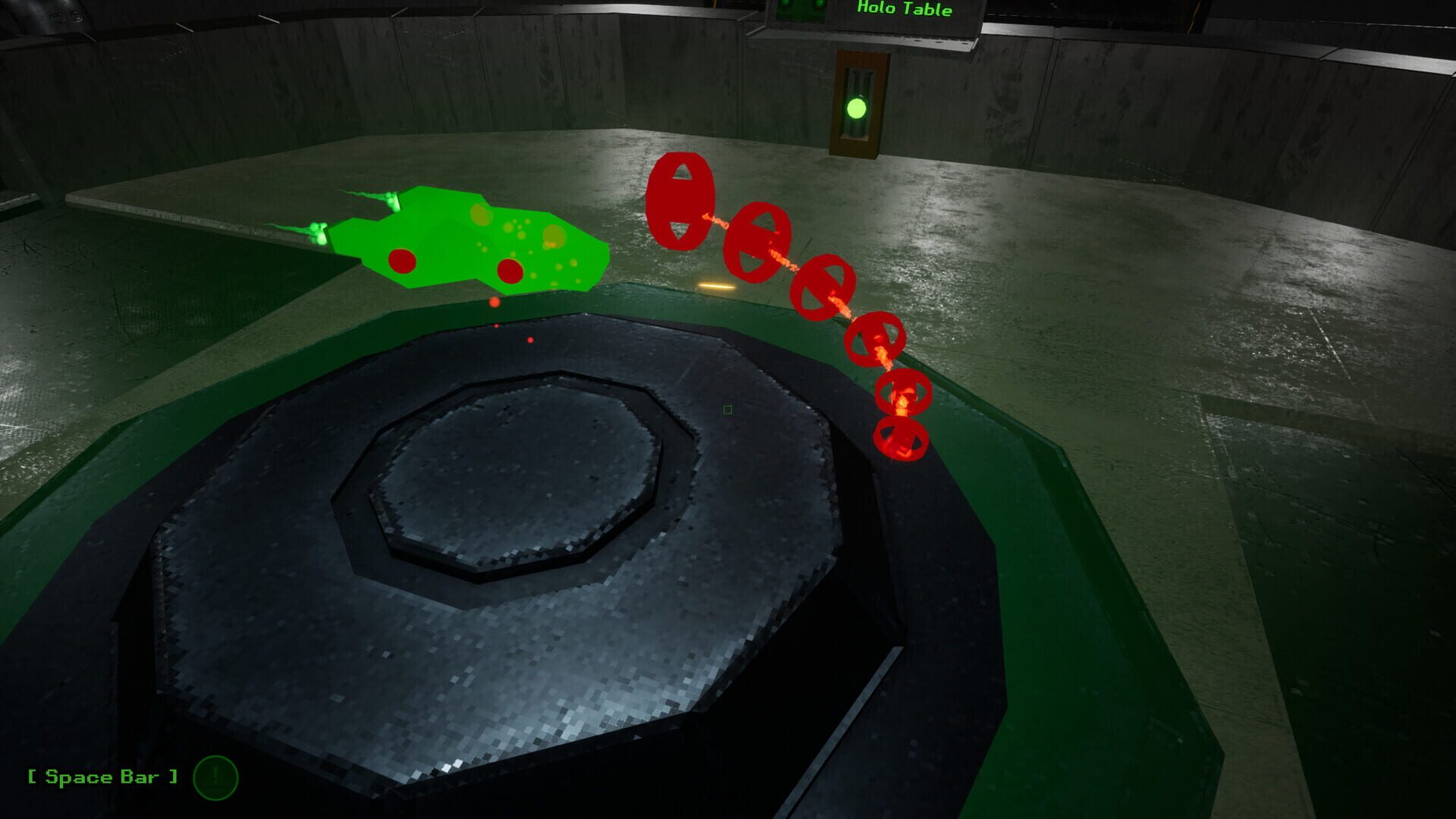Click the small red dot at the ship's rear
Screen dimensions: 1456x819
494,301
